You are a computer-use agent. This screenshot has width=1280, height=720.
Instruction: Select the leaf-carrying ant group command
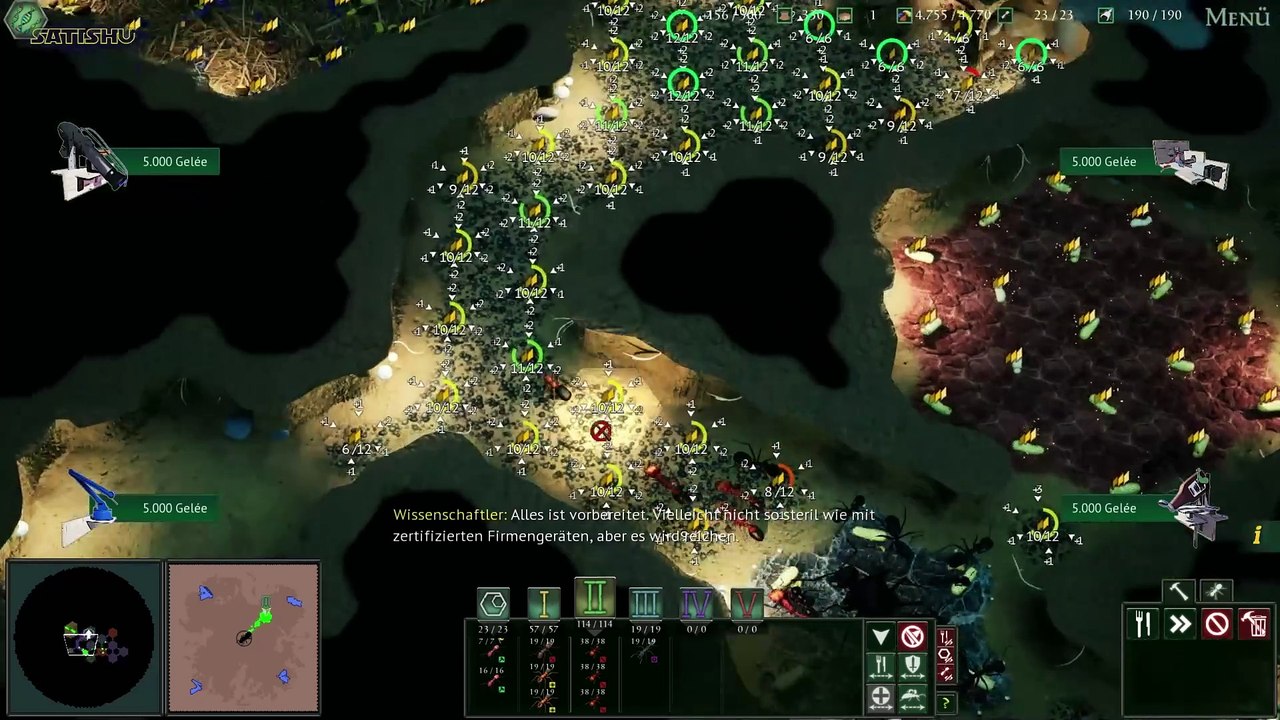pyautogui.click(x=912, y=696)
